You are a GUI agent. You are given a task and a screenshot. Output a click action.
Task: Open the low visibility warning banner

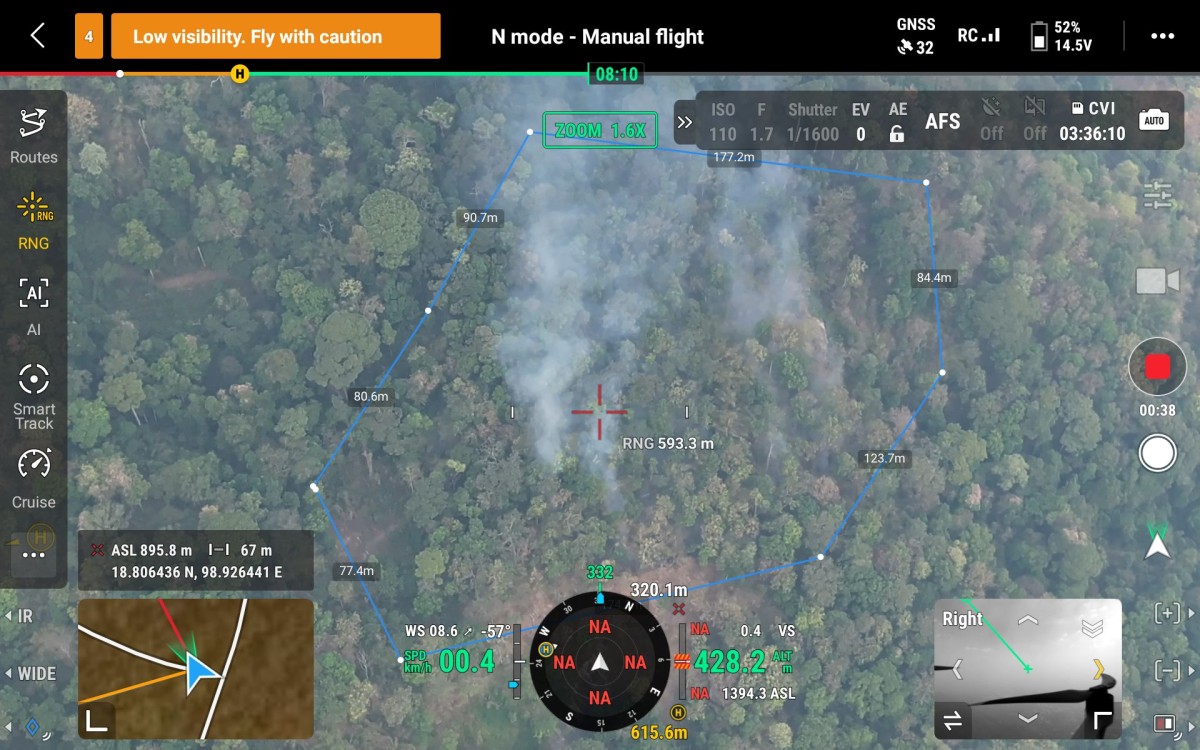tap(275, 37)
